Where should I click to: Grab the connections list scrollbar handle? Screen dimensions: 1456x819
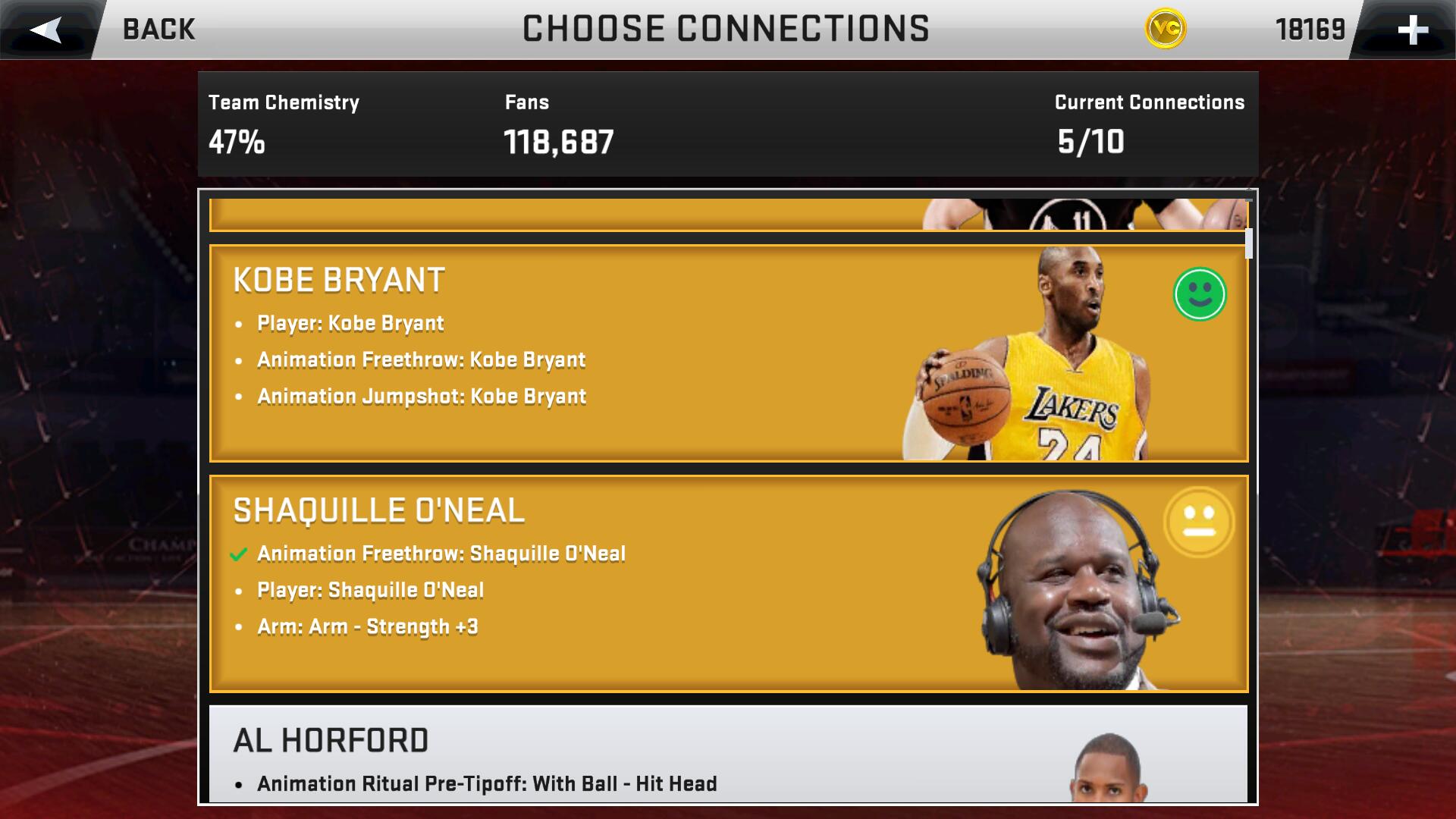pyautogui.click(x=1248, y=243)
